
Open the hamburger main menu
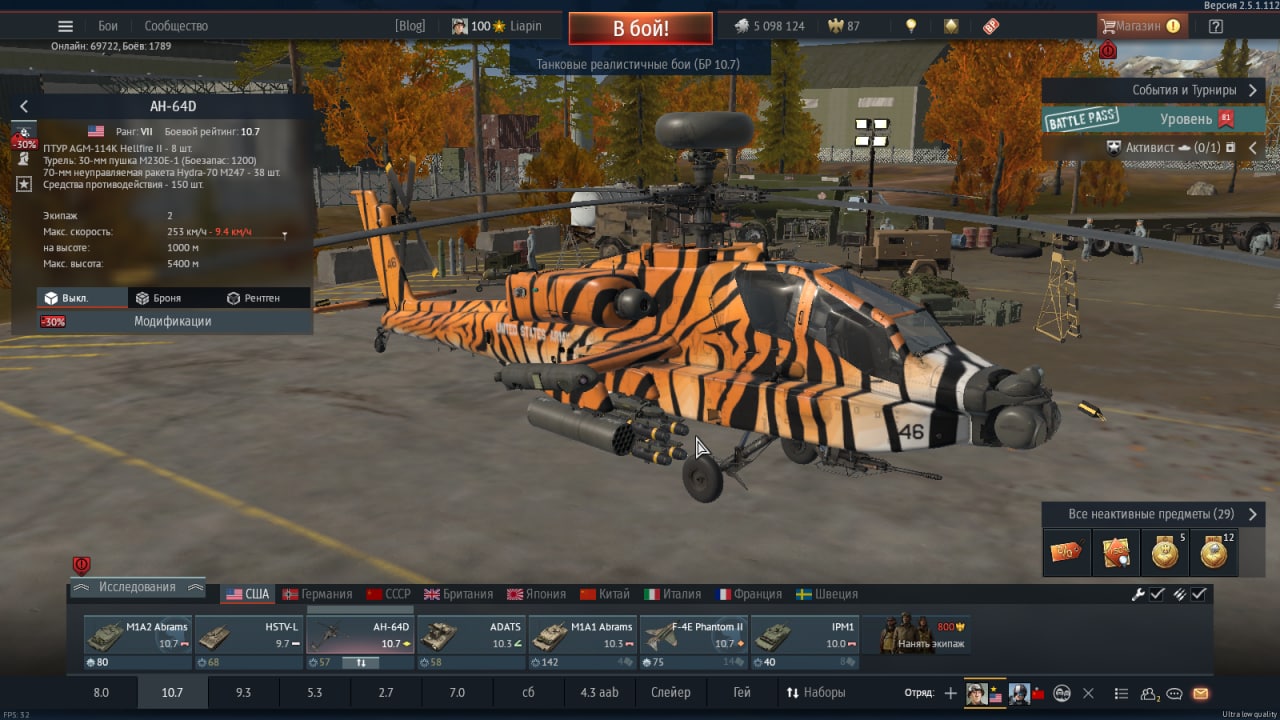pos(65,26)
